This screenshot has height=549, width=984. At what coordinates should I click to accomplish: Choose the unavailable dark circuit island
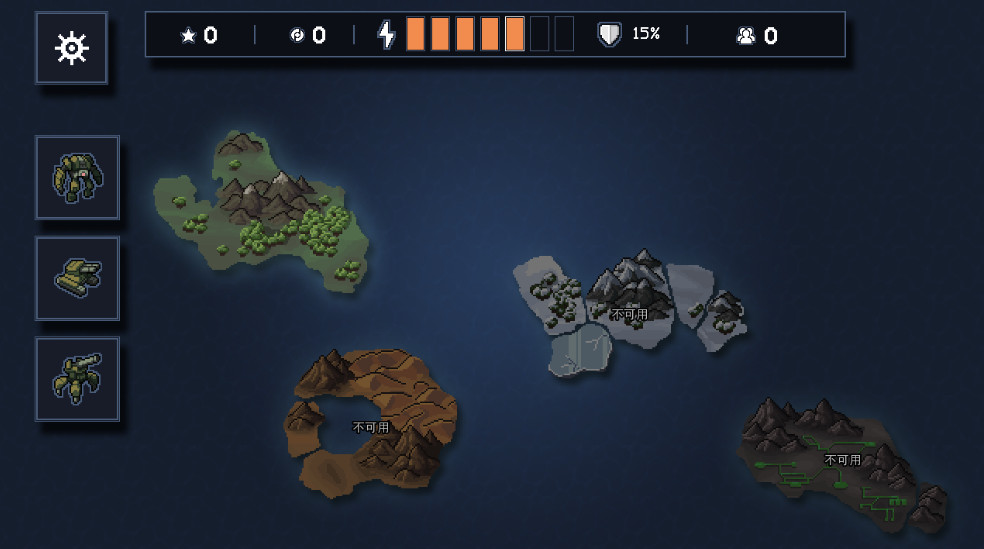click(842, 460)
